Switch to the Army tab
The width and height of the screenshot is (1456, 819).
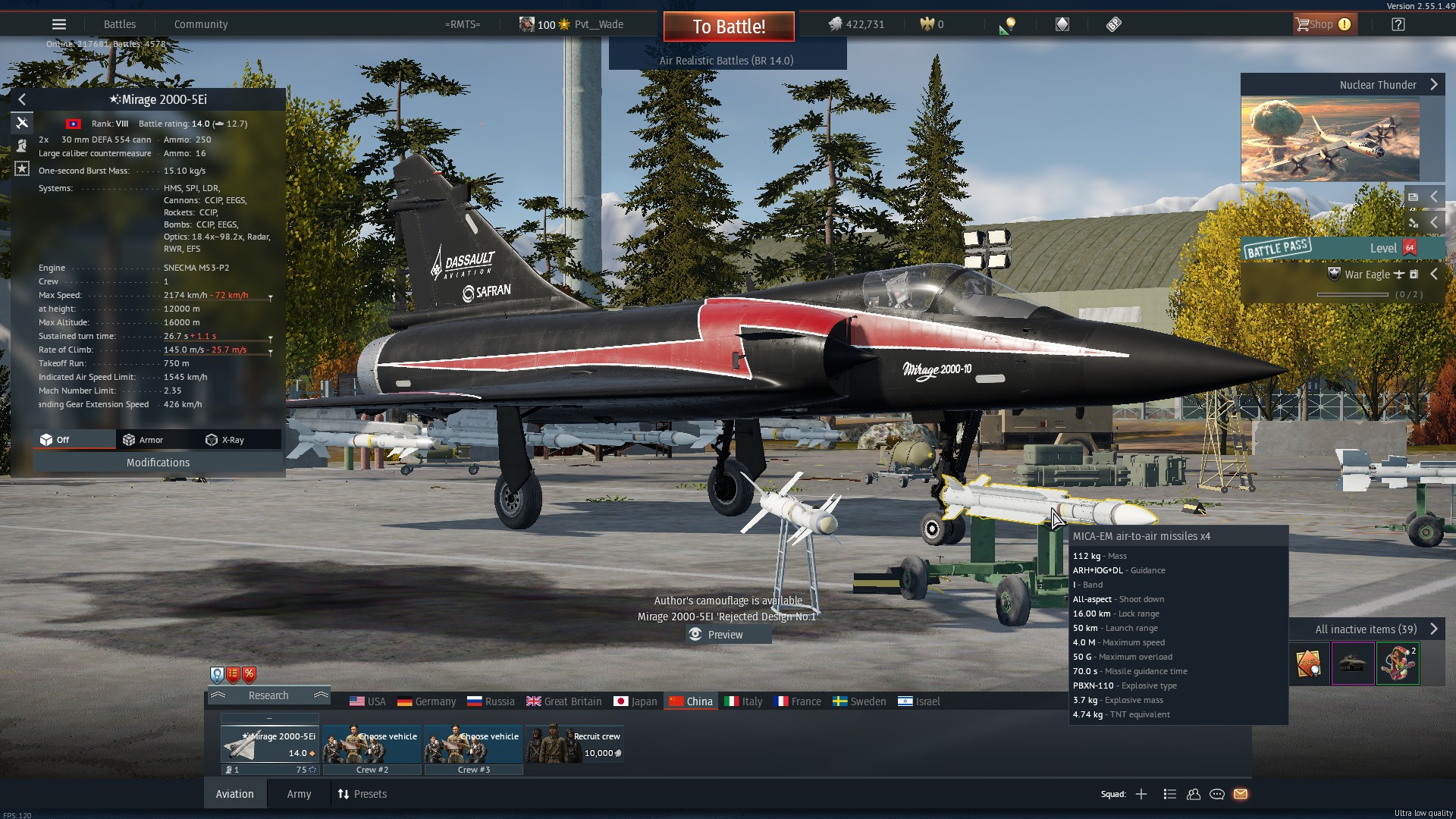pyautogui.click(x=299, y=794)
